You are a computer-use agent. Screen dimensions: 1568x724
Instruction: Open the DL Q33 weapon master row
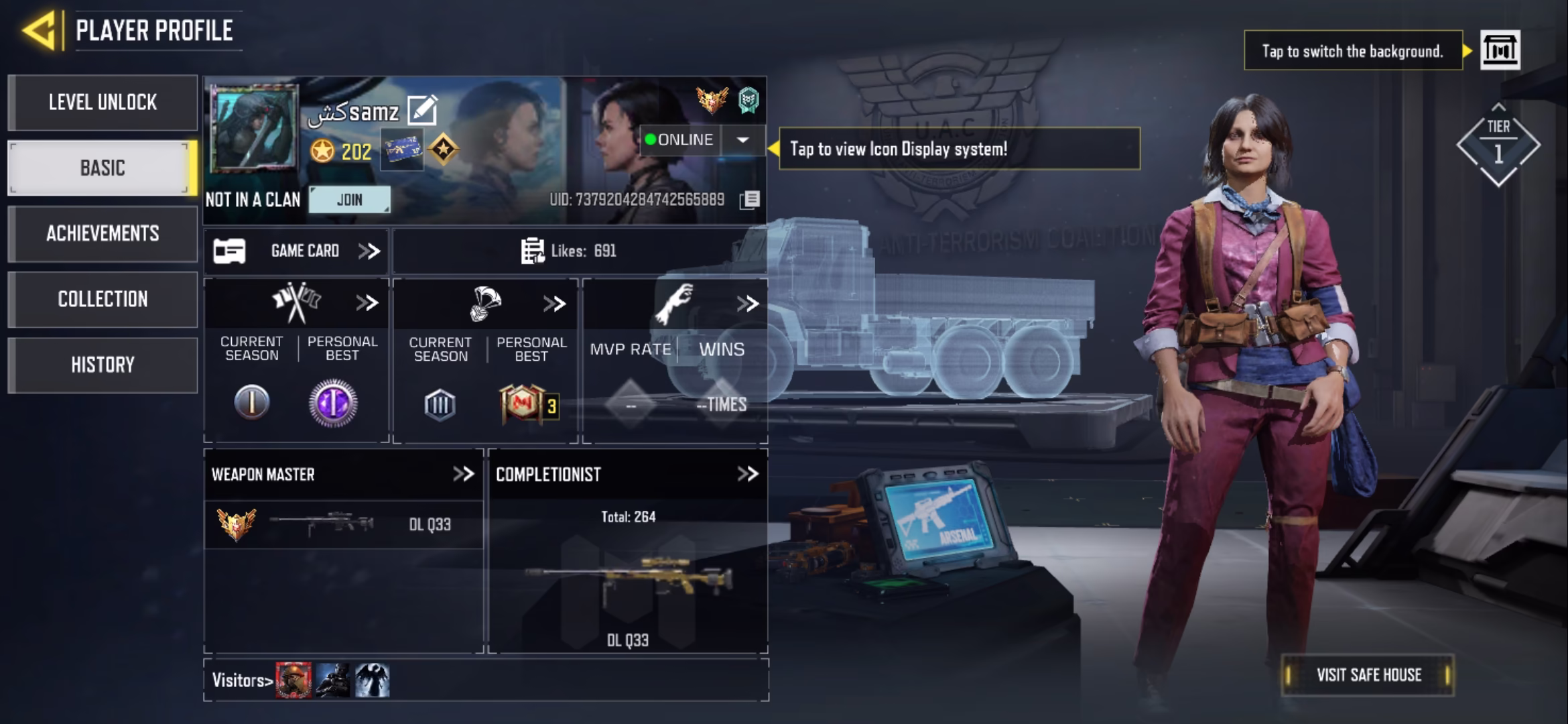(343, 524)
